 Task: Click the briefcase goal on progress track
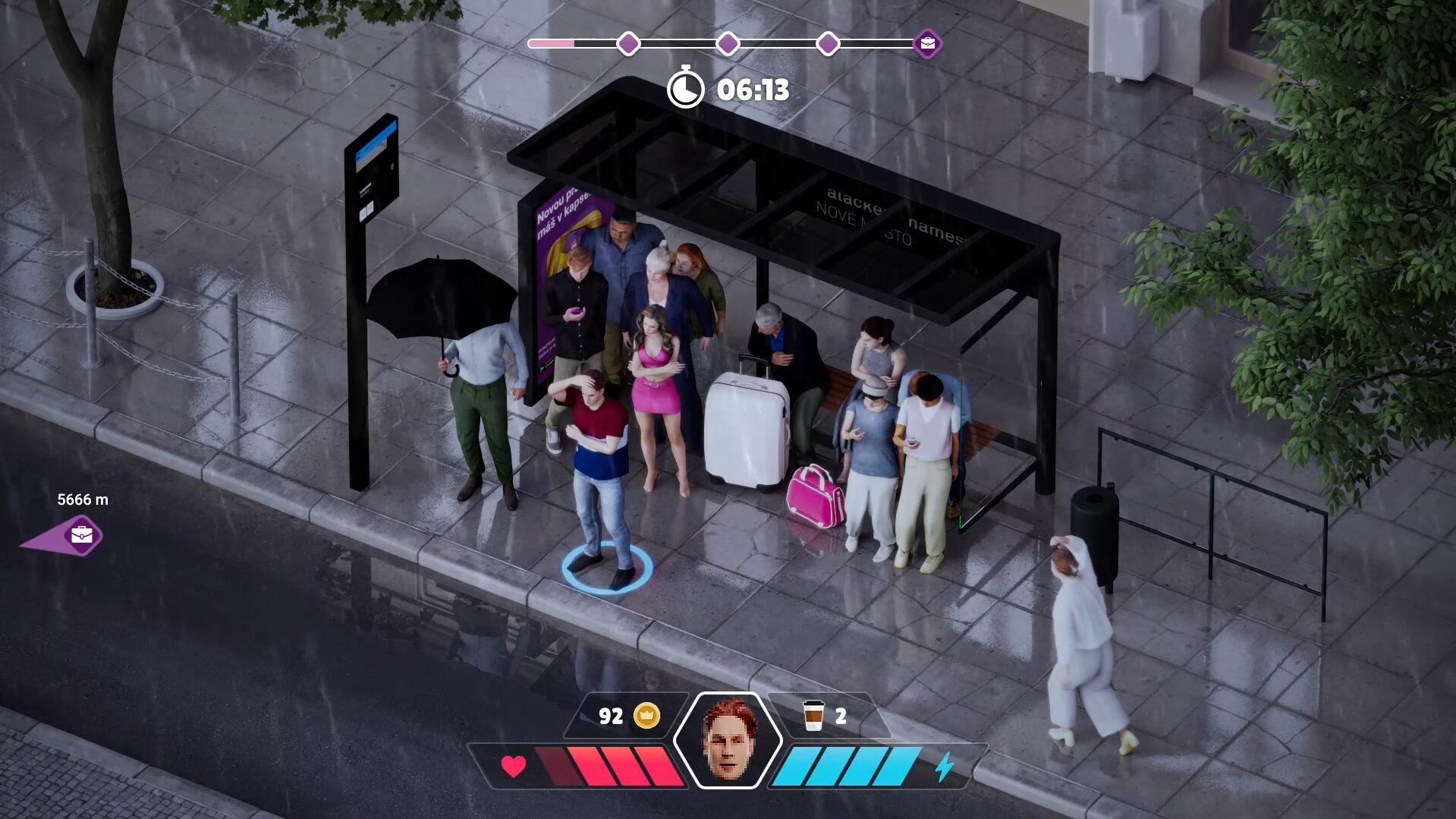927,44
